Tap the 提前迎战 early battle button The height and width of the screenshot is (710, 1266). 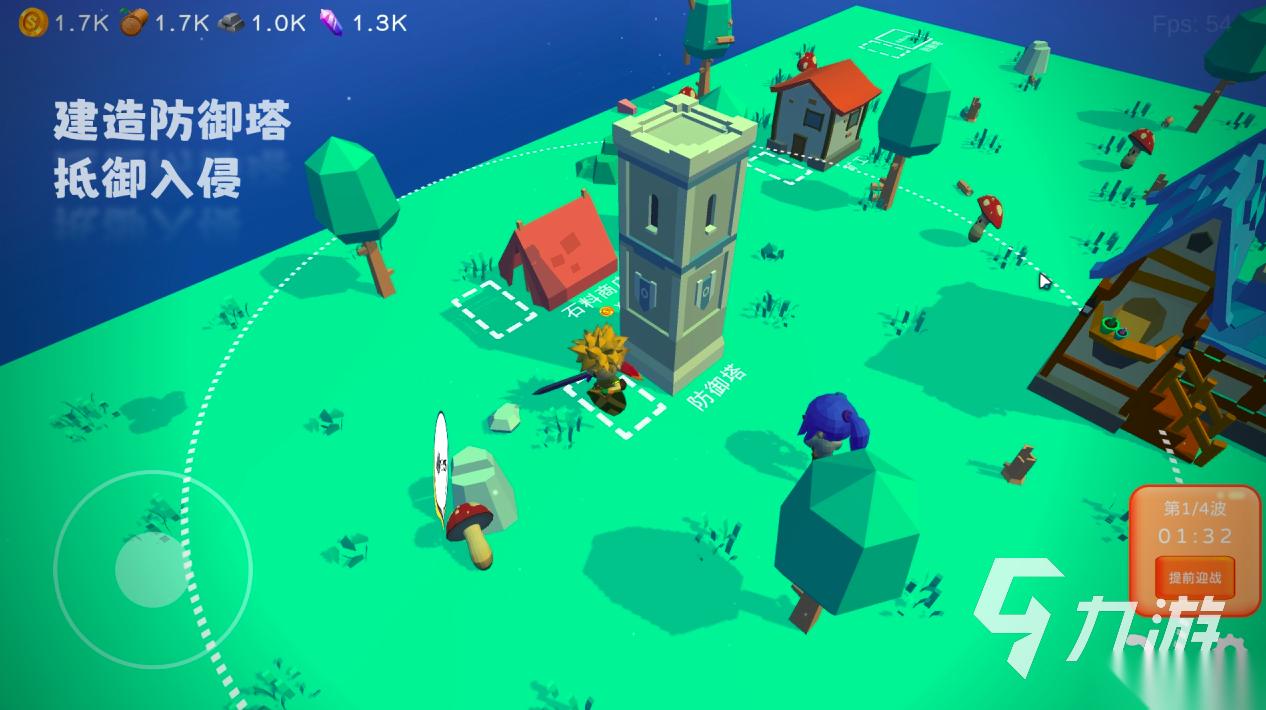[x=1195, y=578]
